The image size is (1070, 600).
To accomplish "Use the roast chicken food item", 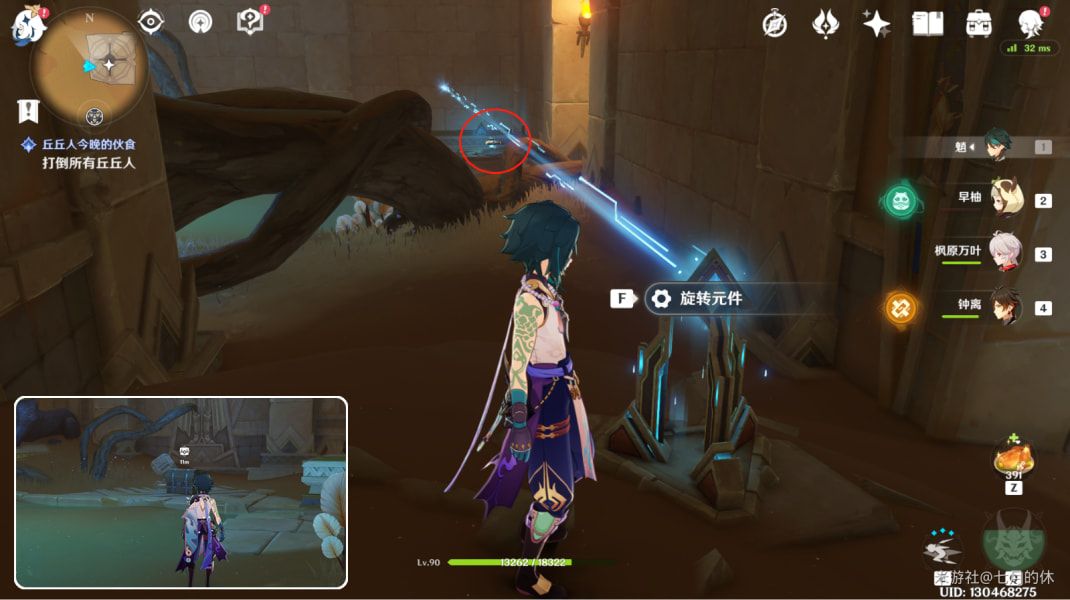I will 1012,460.
